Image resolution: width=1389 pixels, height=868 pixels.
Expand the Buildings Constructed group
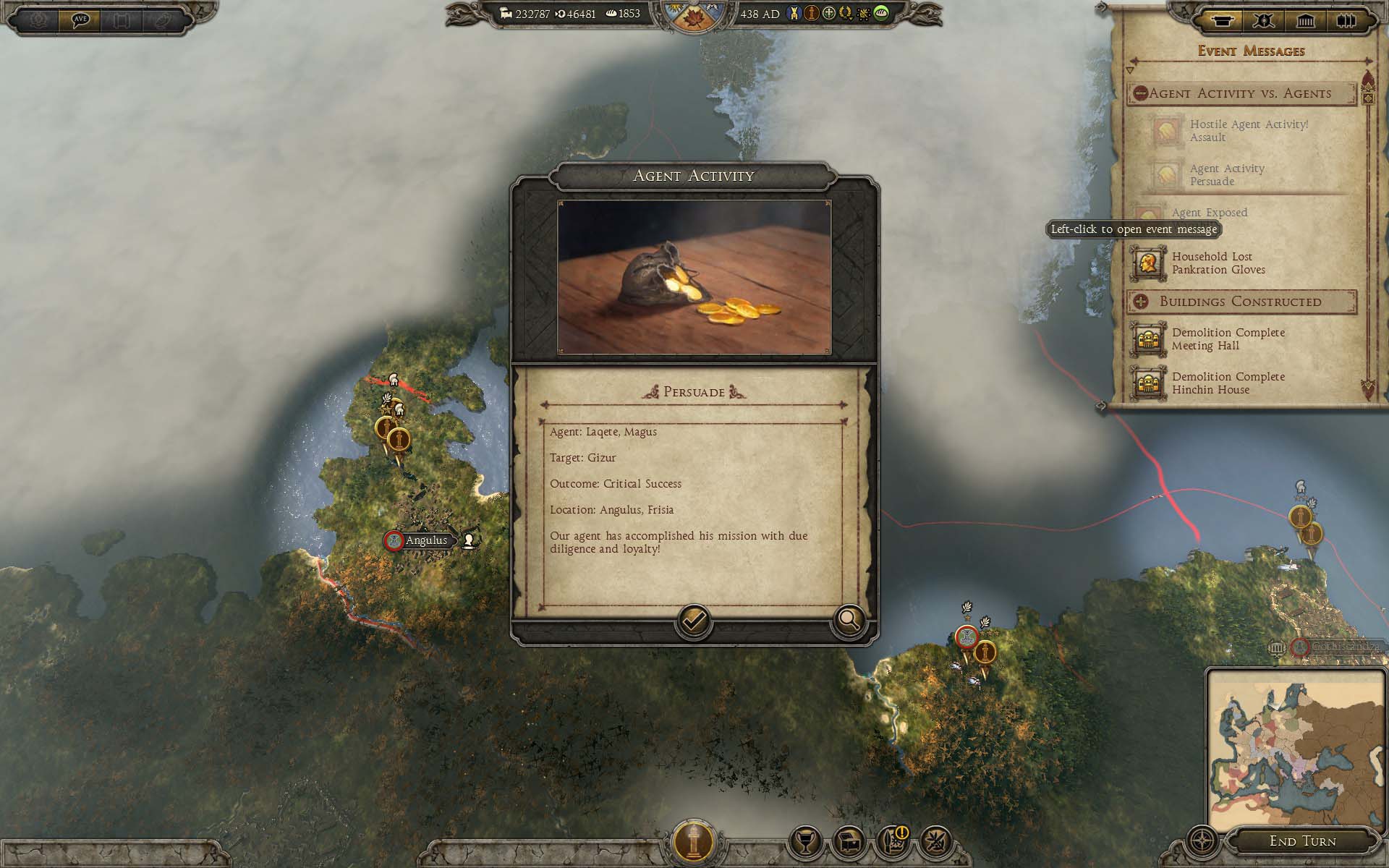pyautogui.click(x=1141, y=302)
